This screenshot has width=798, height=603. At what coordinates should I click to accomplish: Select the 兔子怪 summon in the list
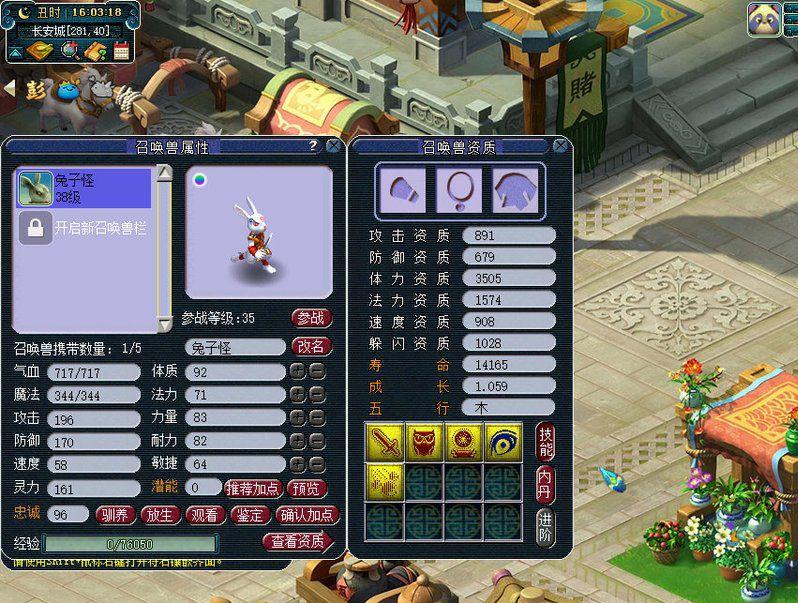click(x=83, y=188)
